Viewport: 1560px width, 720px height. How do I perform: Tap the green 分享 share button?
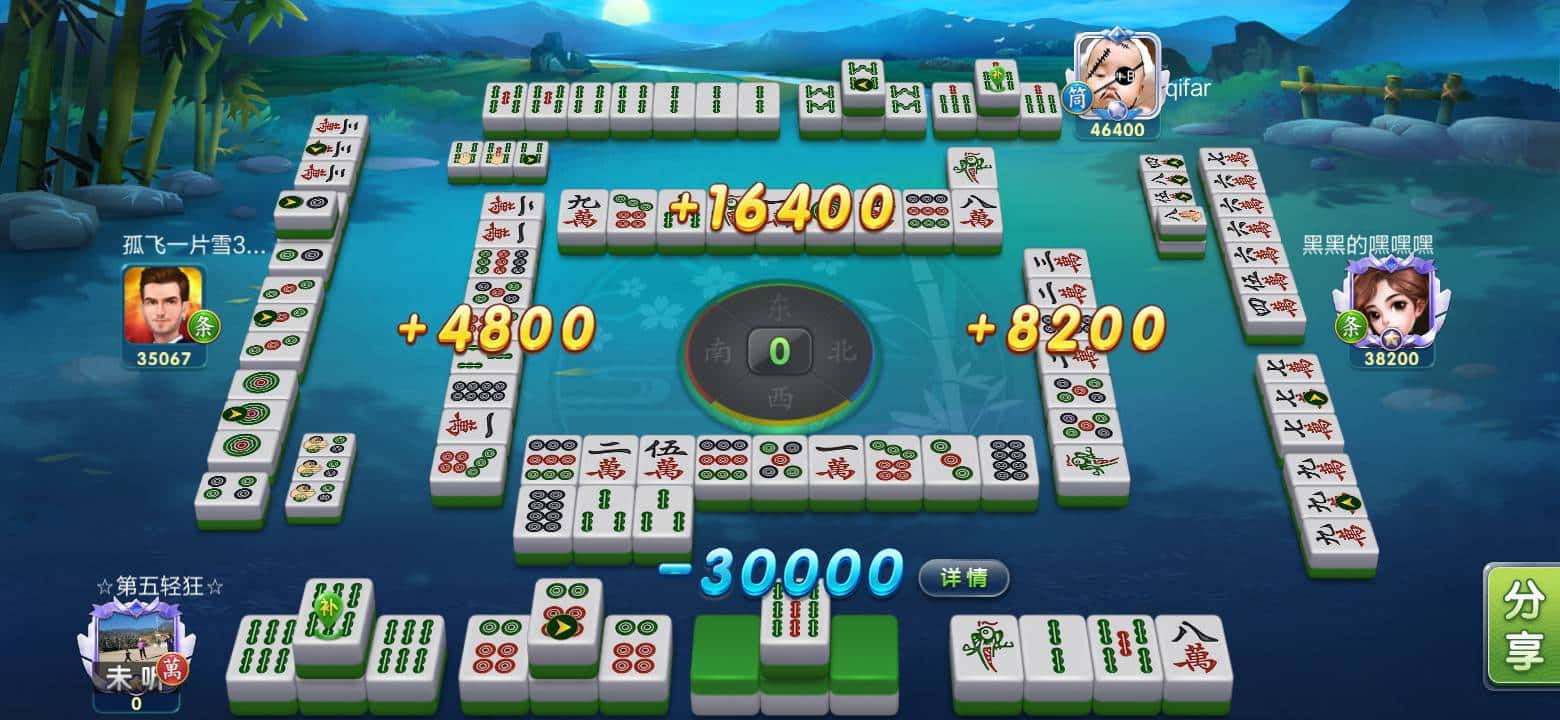(1524, 627)
